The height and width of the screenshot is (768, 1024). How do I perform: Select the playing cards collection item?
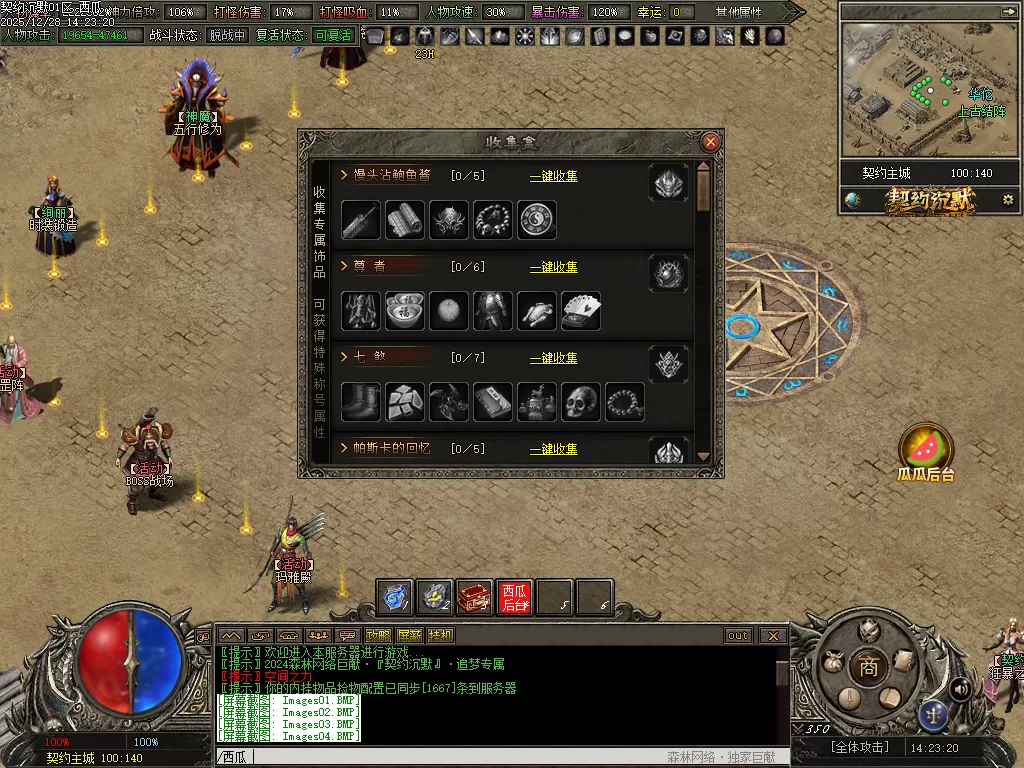pos(581,311)
